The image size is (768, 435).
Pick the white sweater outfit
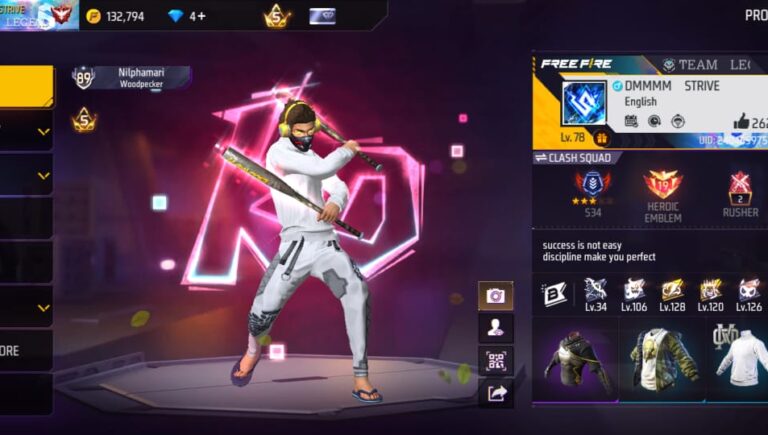pyautogui.click(x=740, y=360)
